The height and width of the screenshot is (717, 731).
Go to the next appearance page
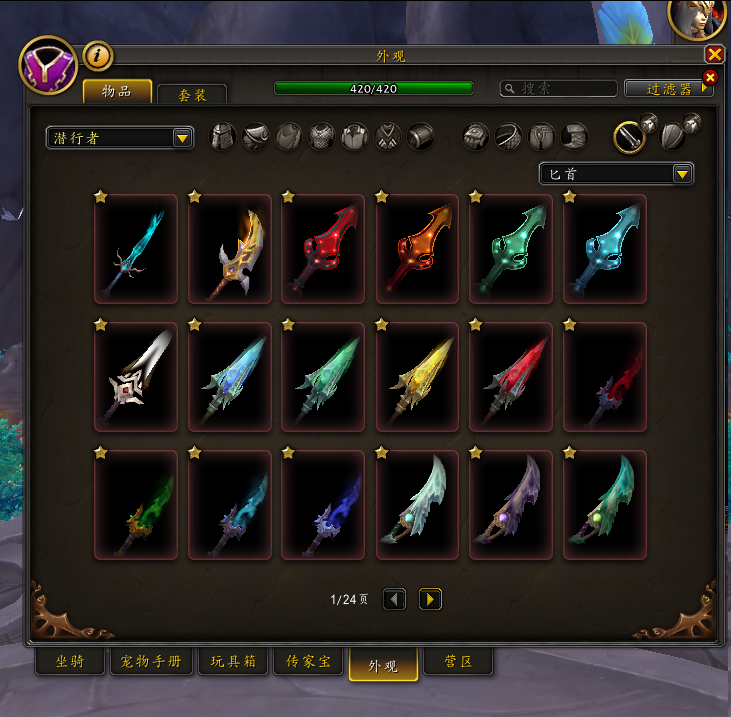430,599
